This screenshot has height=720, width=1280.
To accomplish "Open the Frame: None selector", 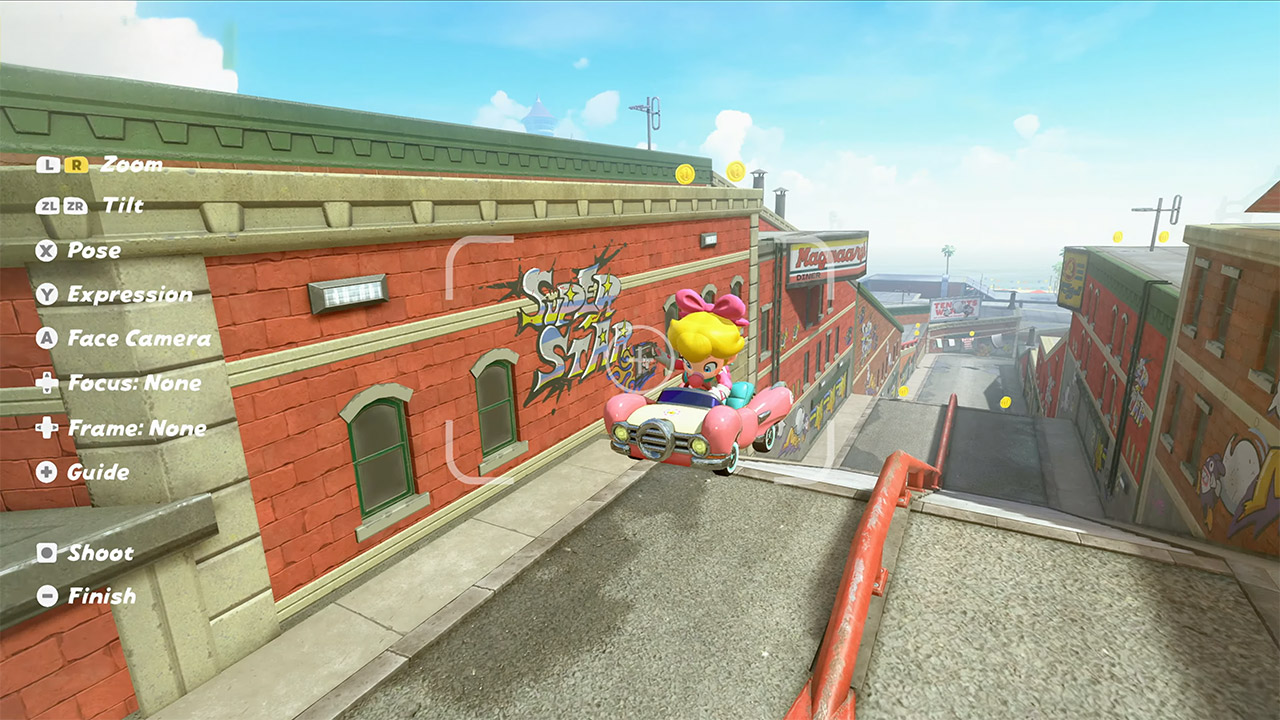I will pos(138,427).
